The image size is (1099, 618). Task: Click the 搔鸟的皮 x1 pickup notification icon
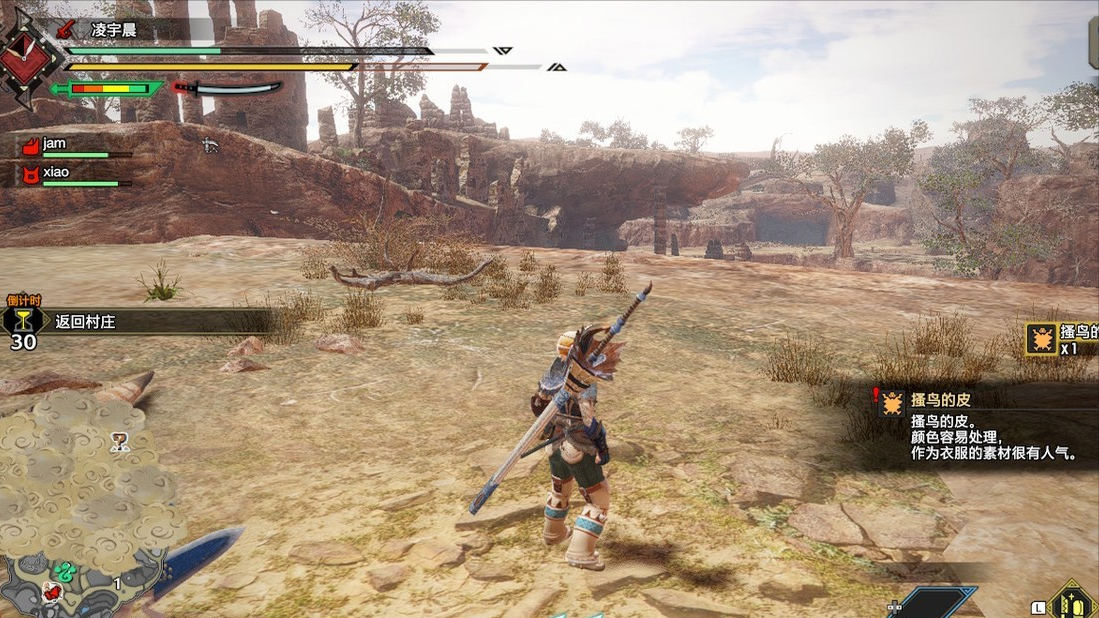click(1042, 338)
